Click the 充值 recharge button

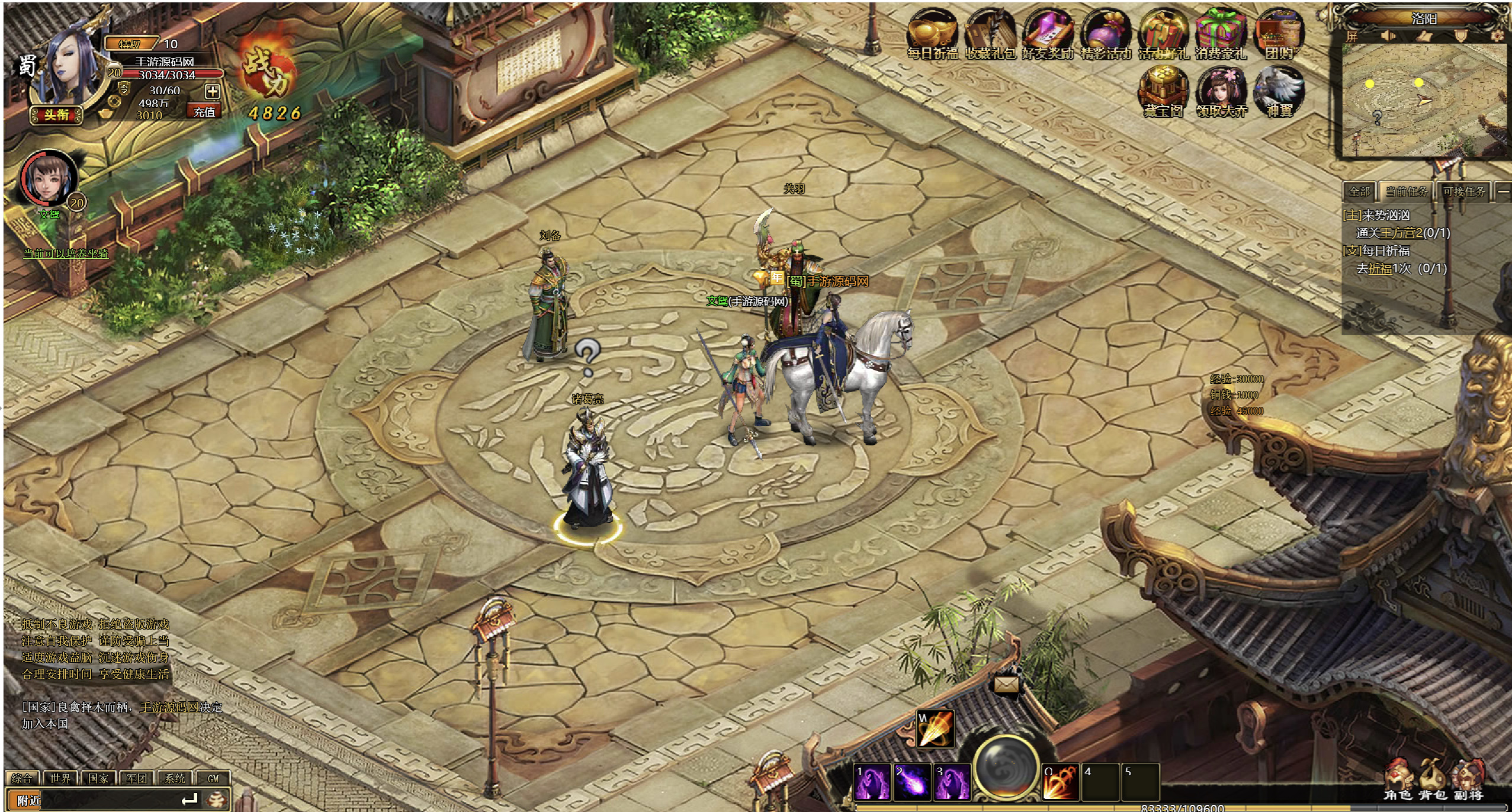tap(204, 111)
